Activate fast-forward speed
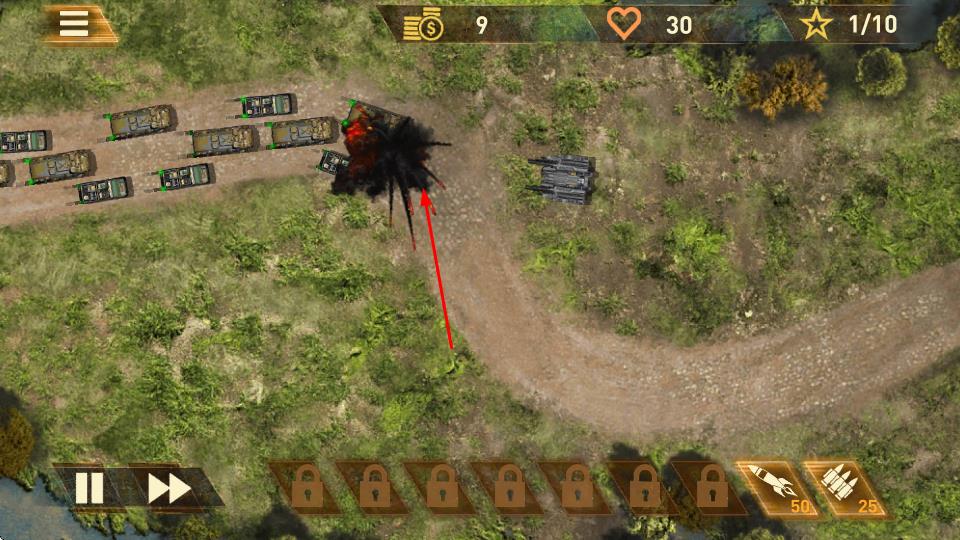This screenshot has width=960, height=540. [x=169, y=488]
